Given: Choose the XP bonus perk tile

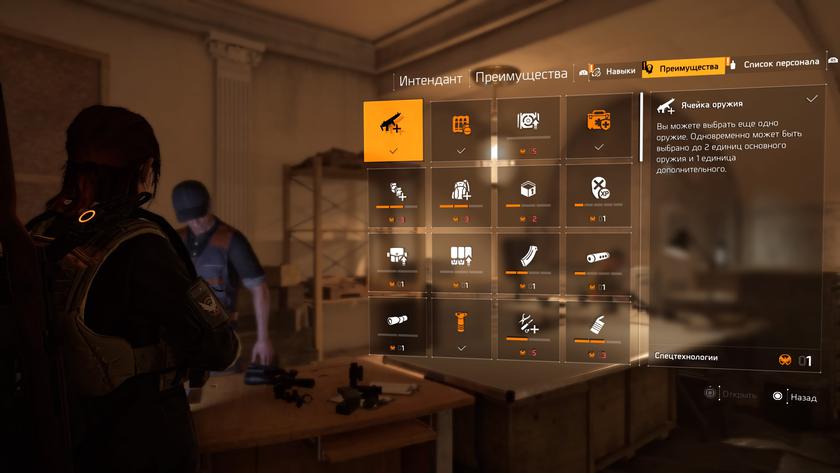Looking at the screenshot, I should (598, 195).
